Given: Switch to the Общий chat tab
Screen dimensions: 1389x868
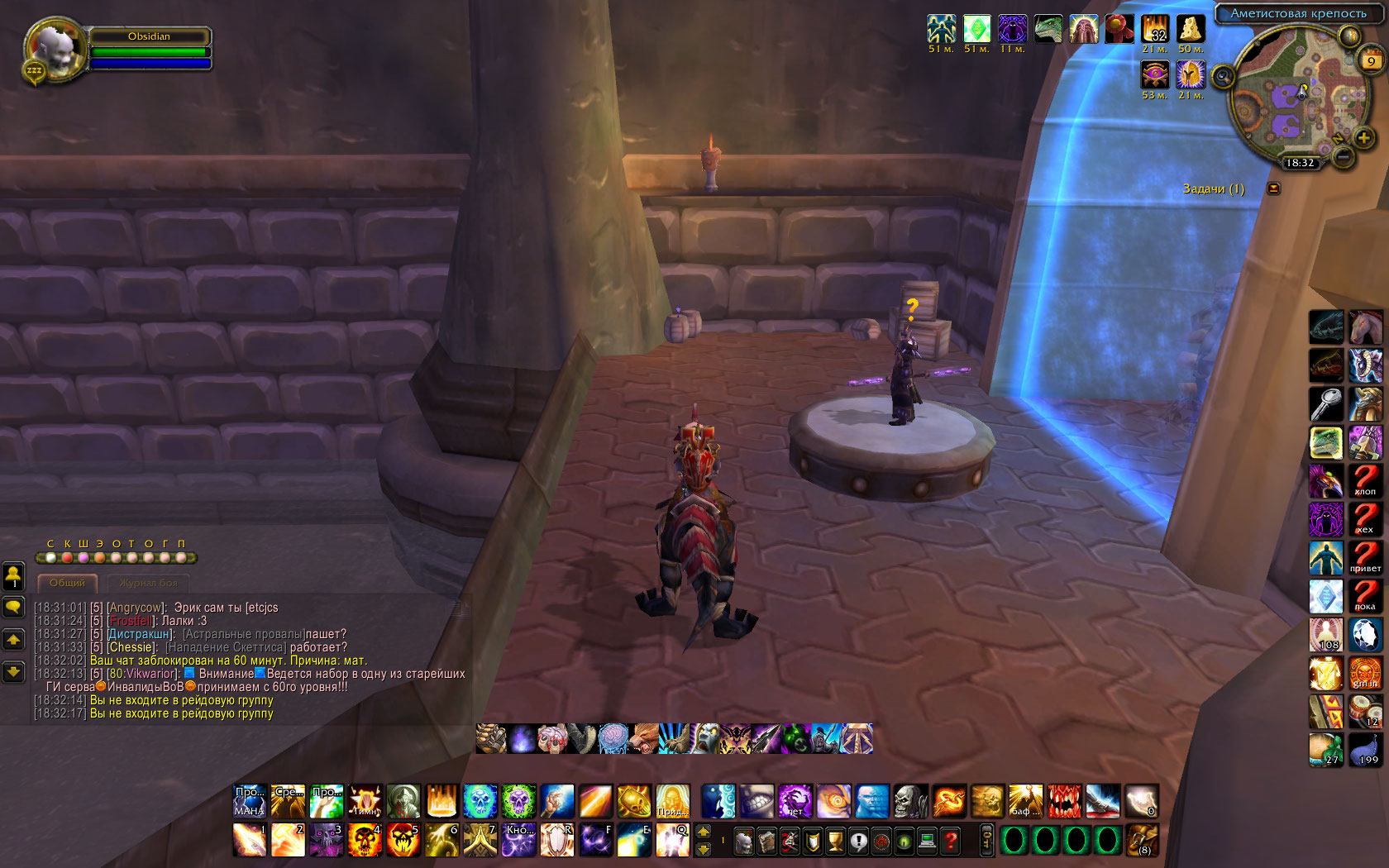Looking at the screenshot, I should click(x=67, y=583).
